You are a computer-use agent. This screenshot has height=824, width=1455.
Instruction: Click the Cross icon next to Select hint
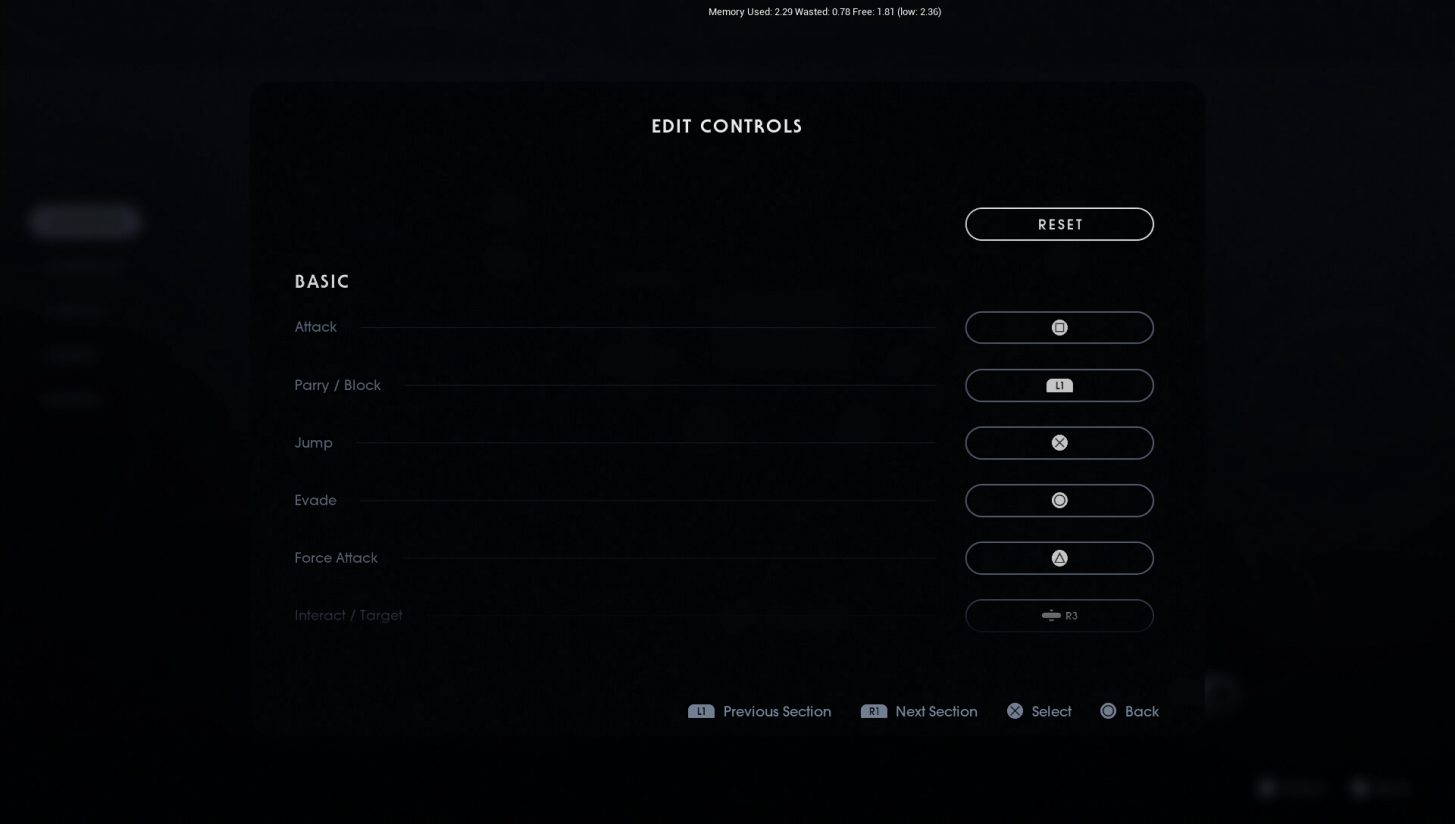click(1014, 711)
